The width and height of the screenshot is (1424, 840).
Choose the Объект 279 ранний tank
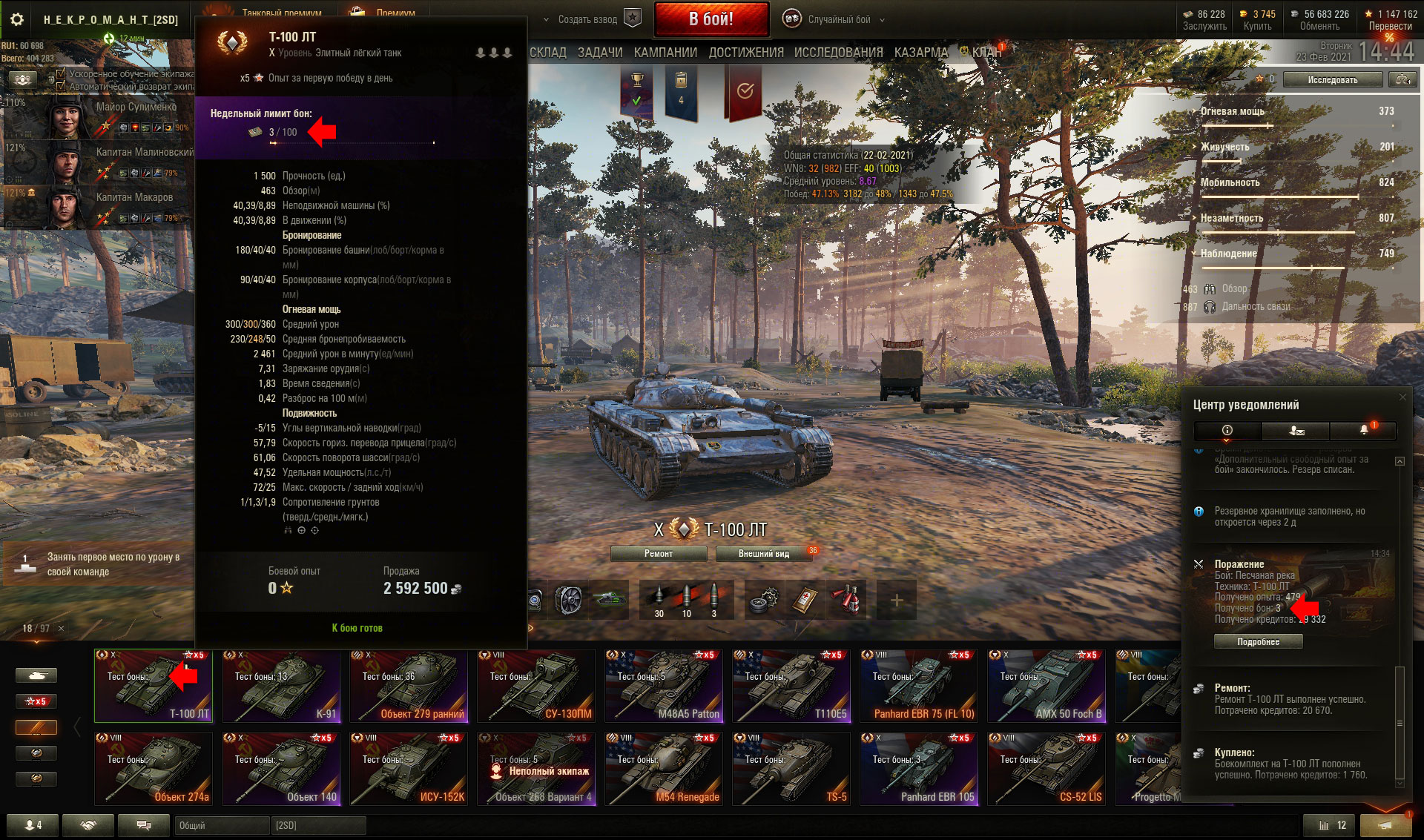pyautogui.click(x=409, y=686)
